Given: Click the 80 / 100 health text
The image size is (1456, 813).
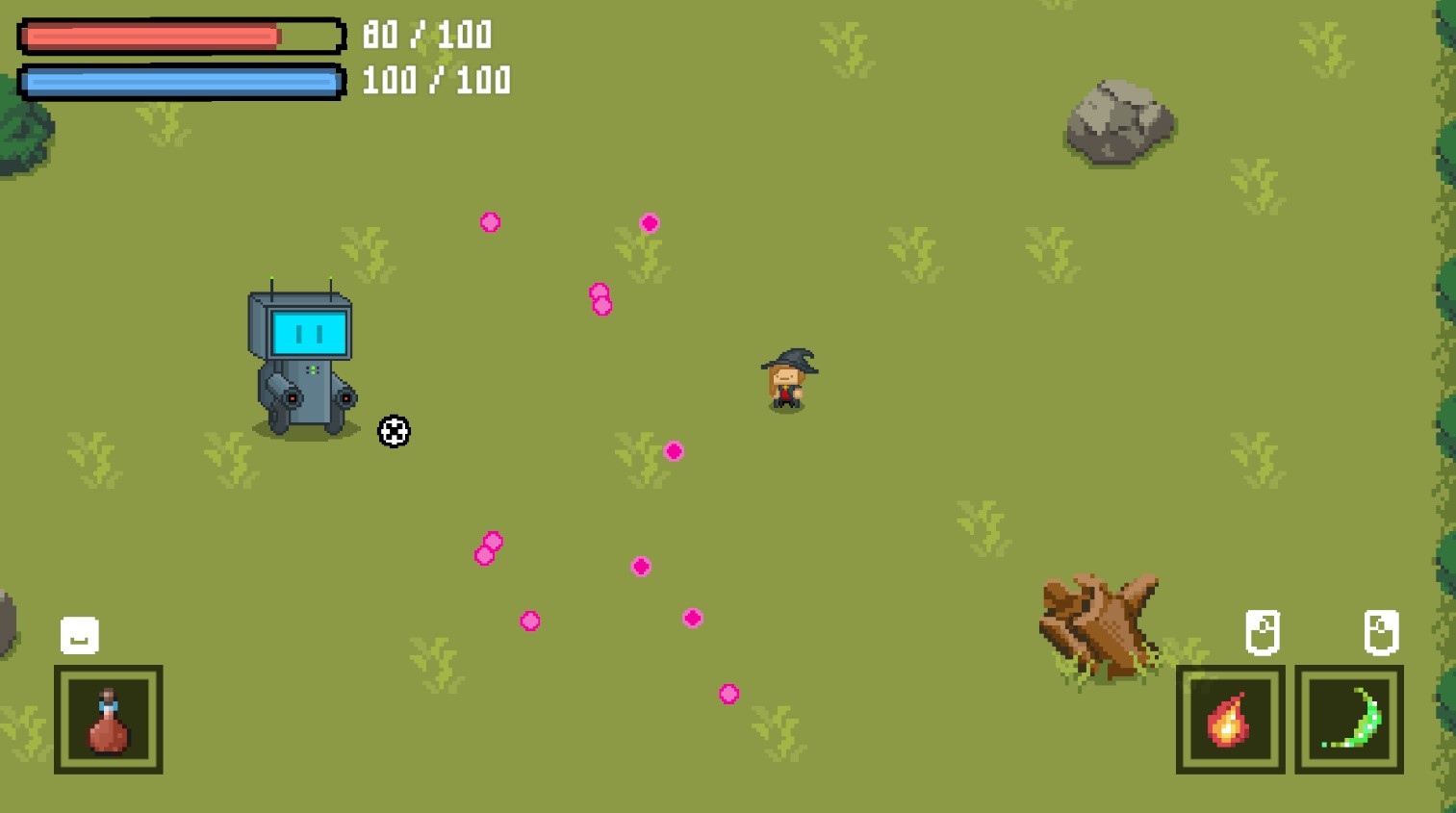Looking at the screenshot, I should 426,35.
